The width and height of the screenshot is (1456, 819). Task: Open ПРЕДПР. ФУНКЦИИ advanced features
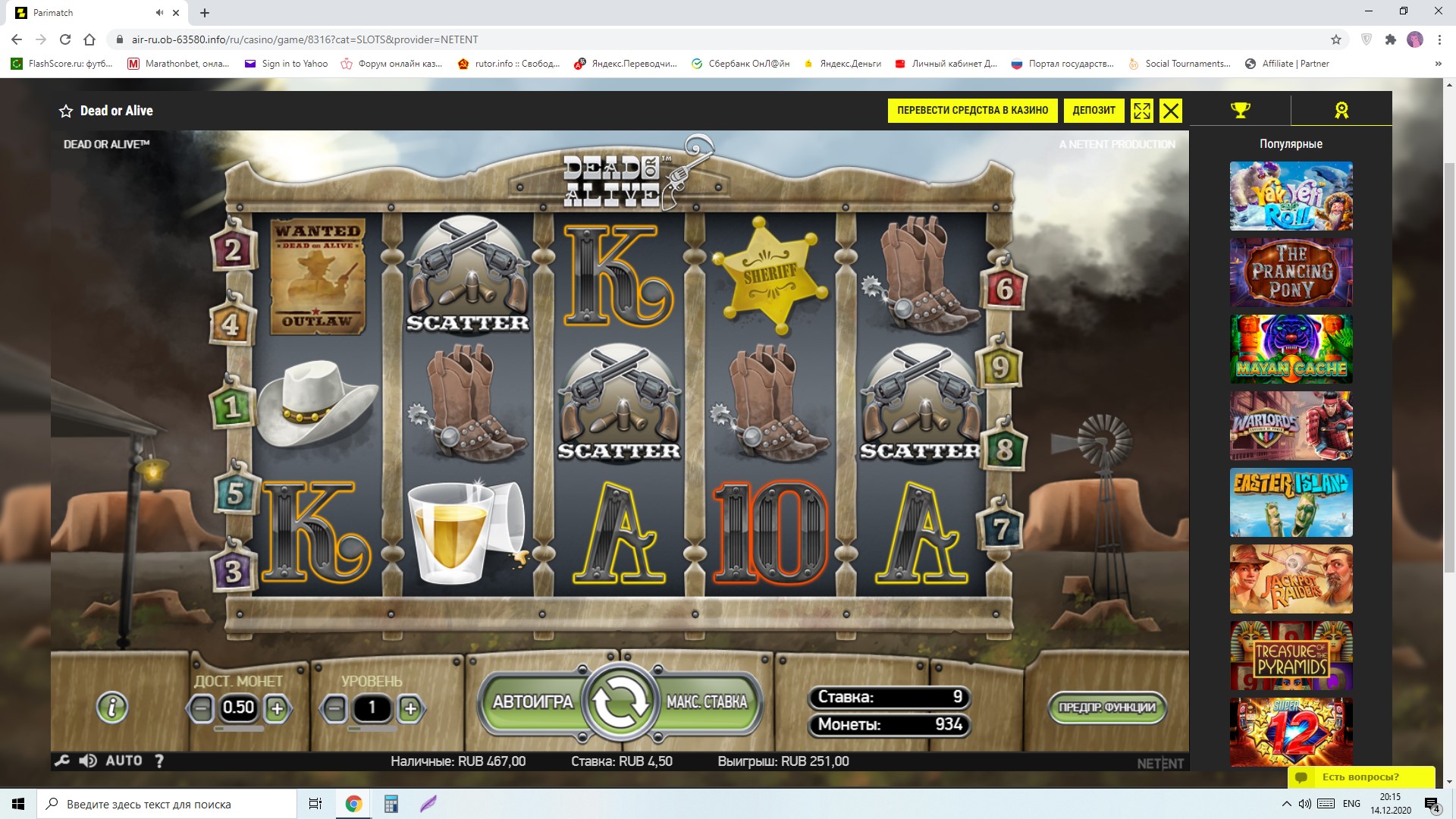(1106, 708)
